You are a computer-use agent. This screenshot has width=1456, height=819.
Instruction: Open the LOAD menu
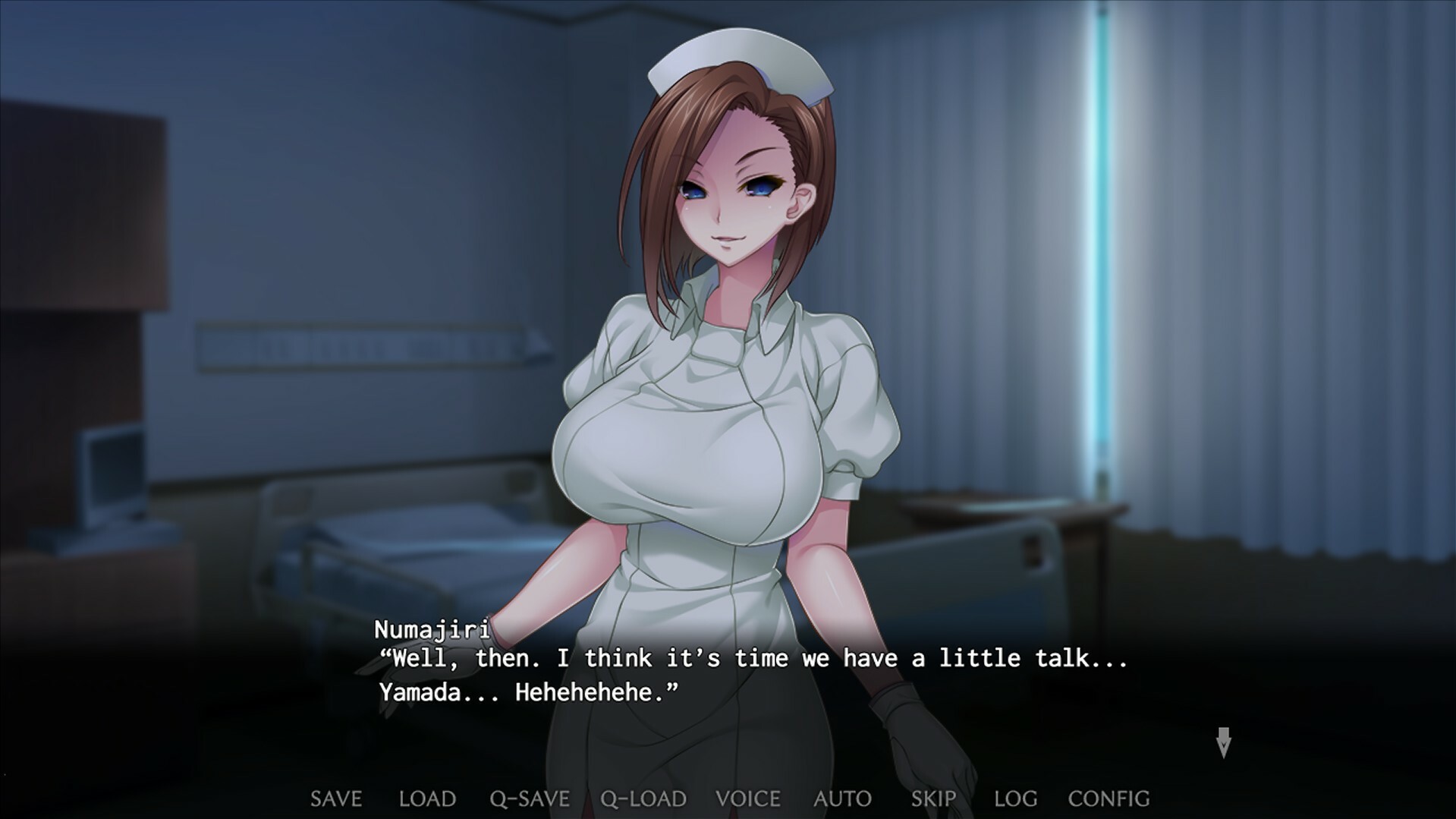click(427, 799)
